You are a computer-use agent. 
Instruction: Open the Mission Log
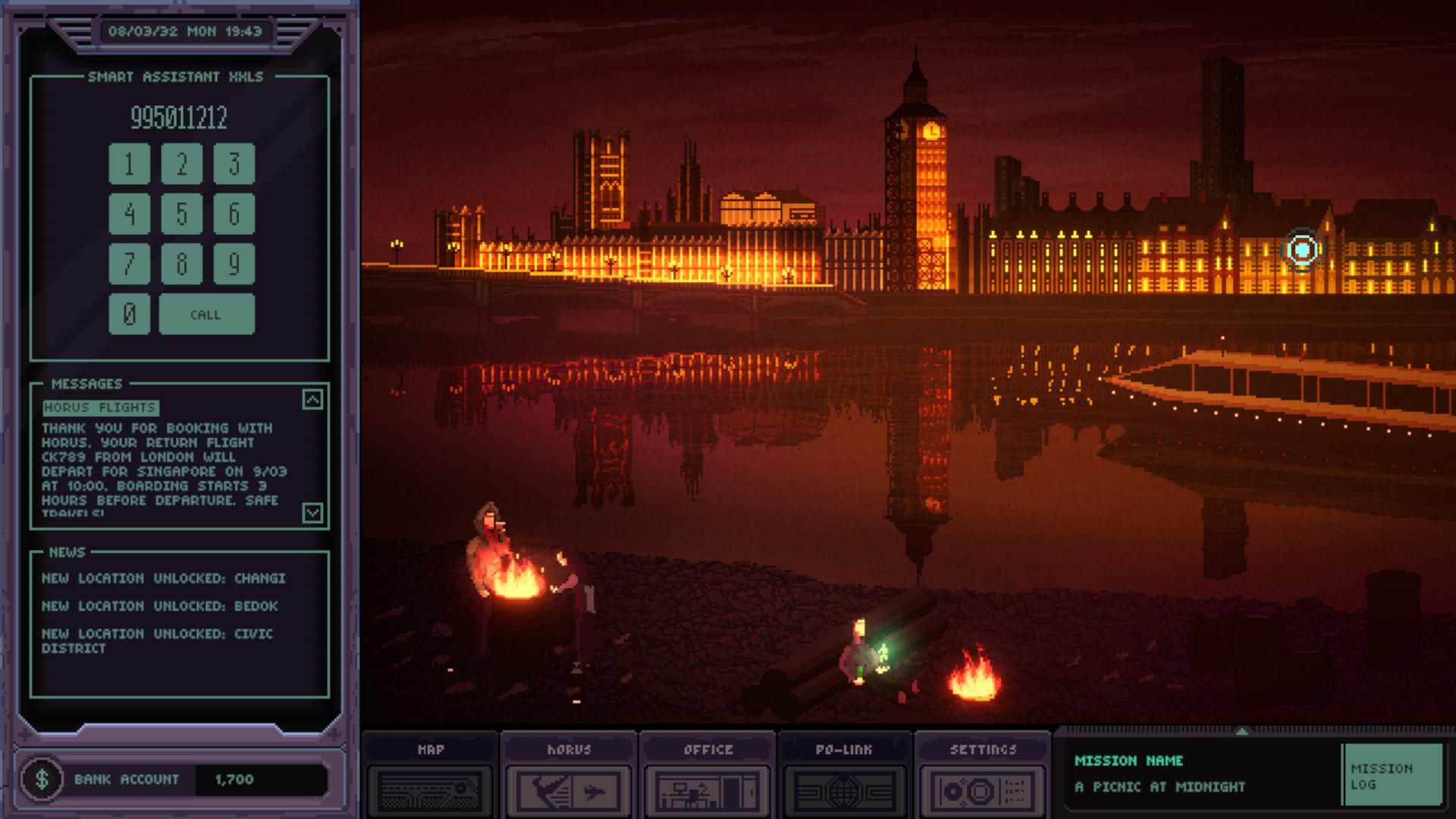pyautogui.click(x=1392, y=776)
